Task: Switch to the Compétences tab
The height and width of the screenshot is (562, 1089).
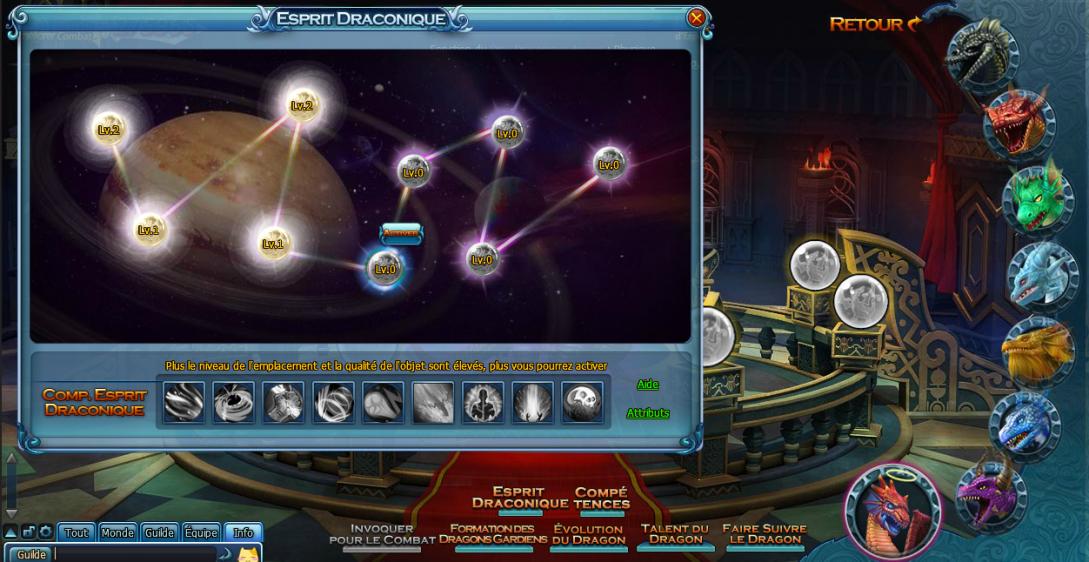Action: [601, 498]
